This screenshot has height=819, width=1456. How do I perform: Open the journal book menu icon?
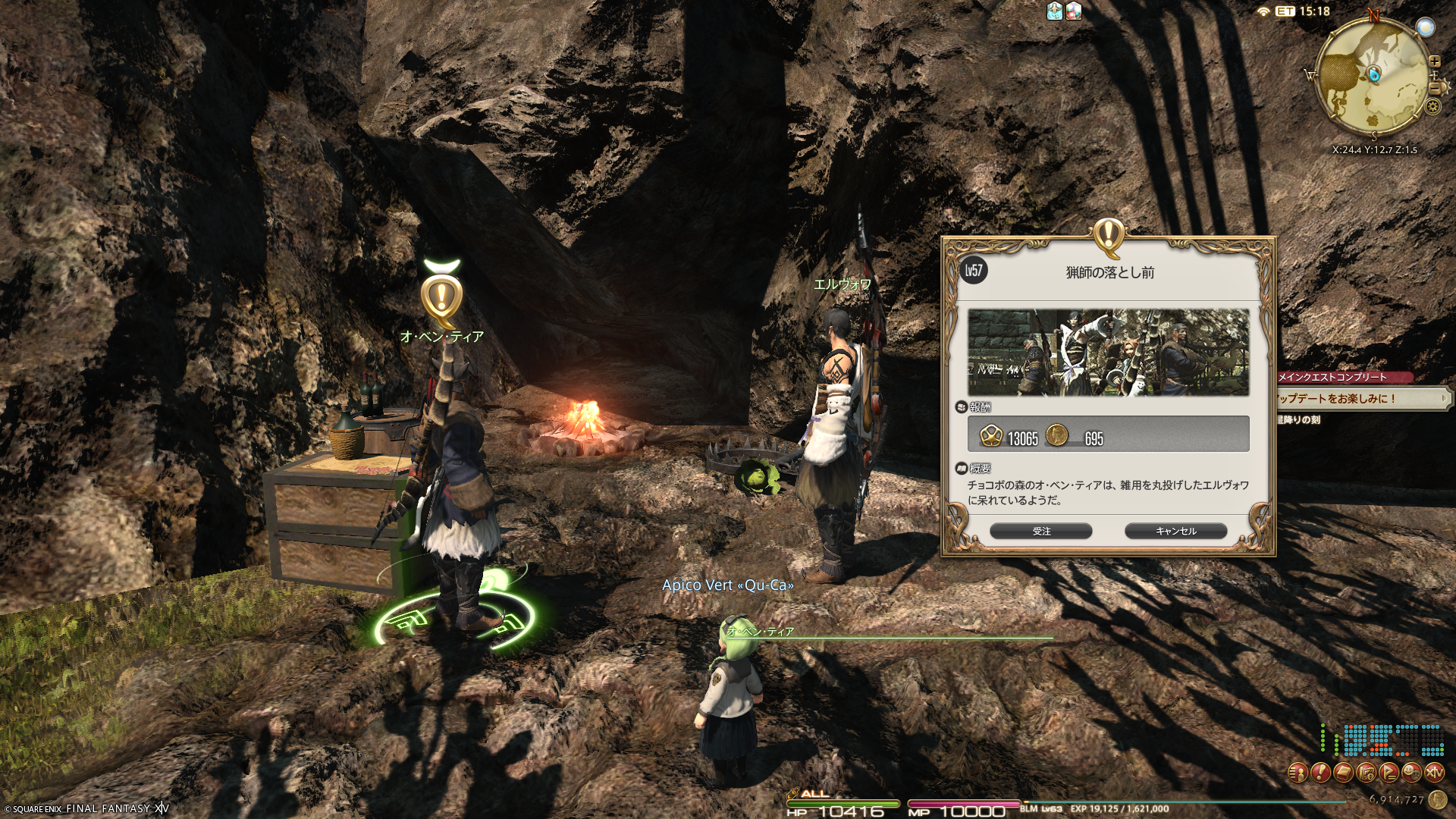point(1343,773)
